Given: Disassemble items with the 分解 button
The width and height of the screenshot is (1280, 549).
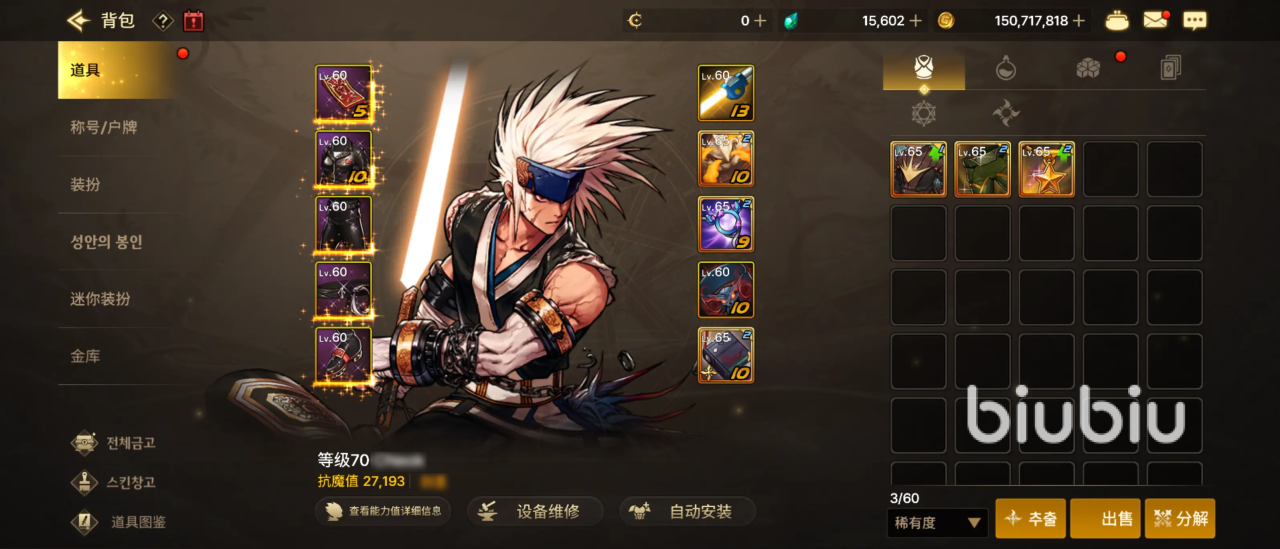Looking at the screenshot, I should point(1180,519).
